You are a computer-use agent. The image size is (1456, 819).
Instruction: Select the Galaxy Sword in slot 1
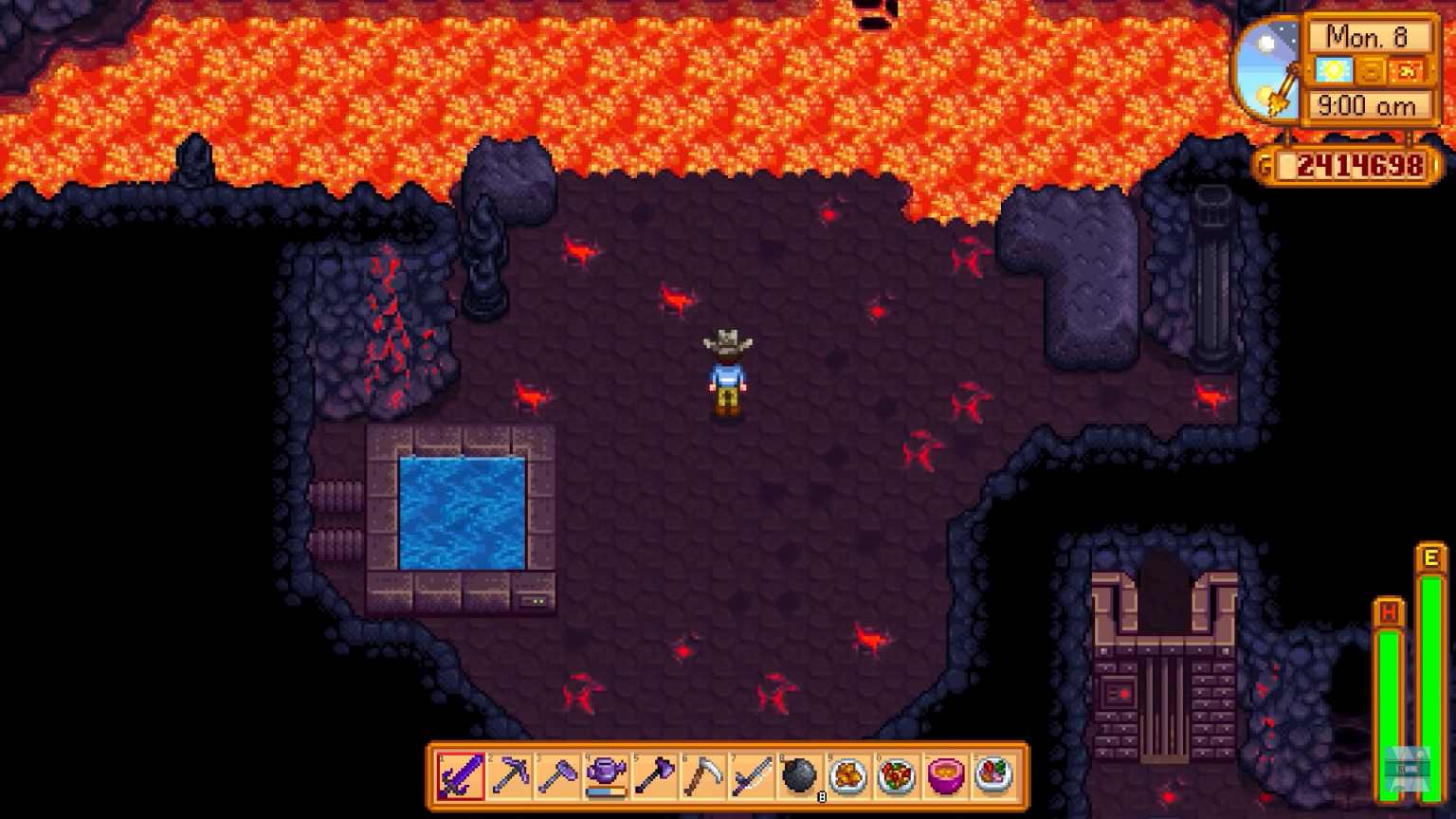460,775
